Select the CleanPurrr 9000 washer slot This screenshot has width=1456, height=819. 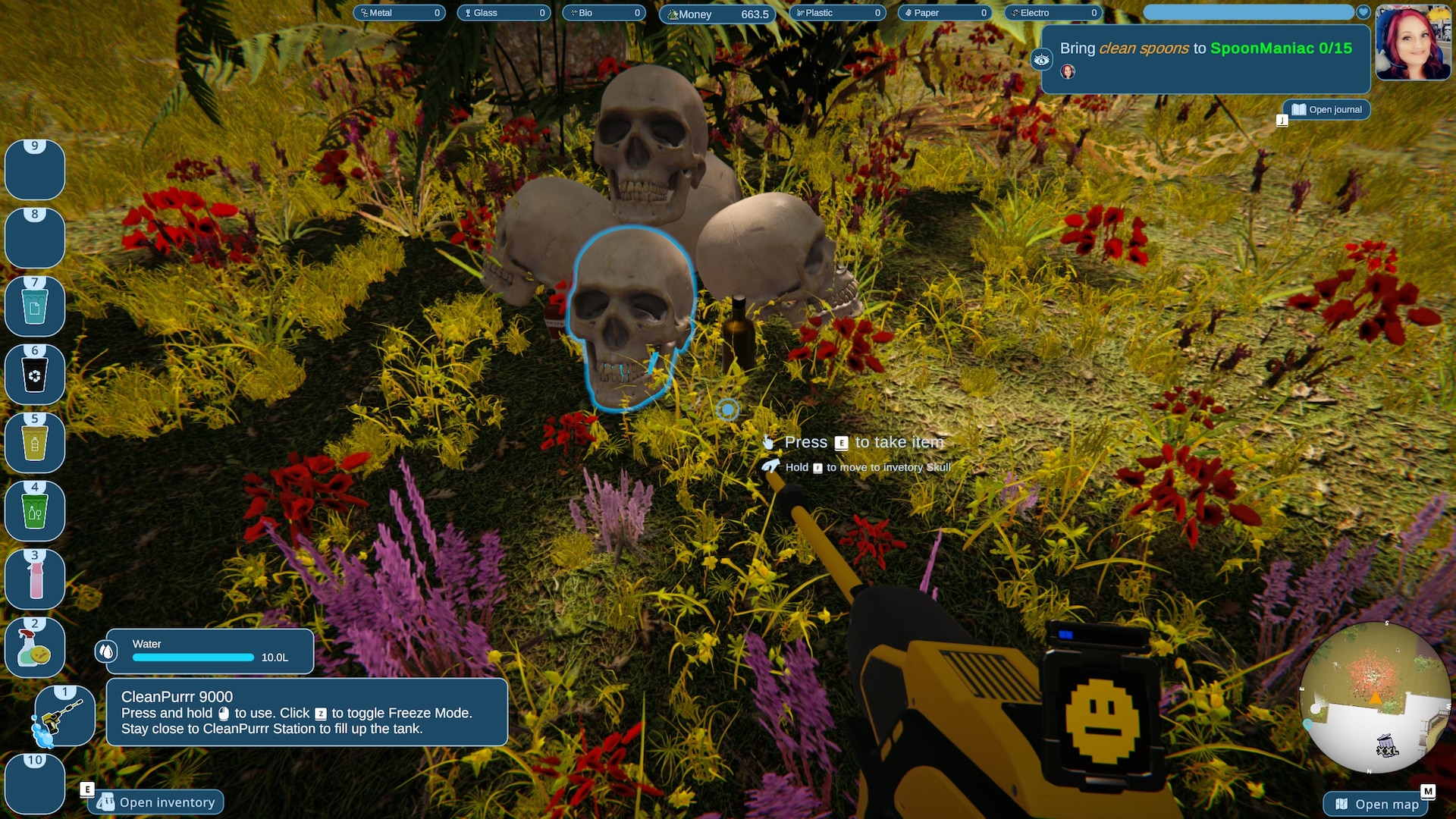[x=64, y=717]
